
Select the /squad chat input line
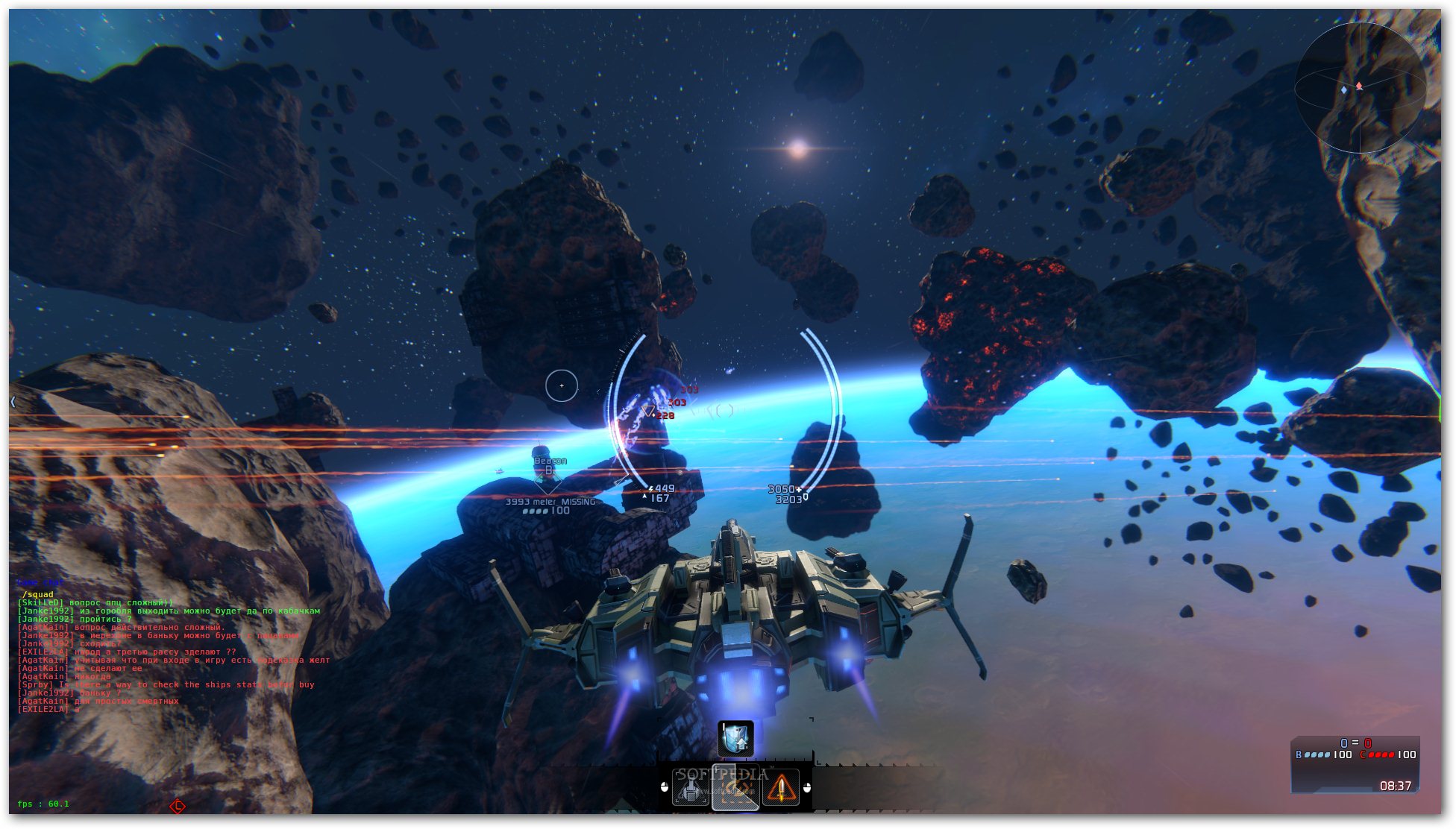tap(38, 594)
